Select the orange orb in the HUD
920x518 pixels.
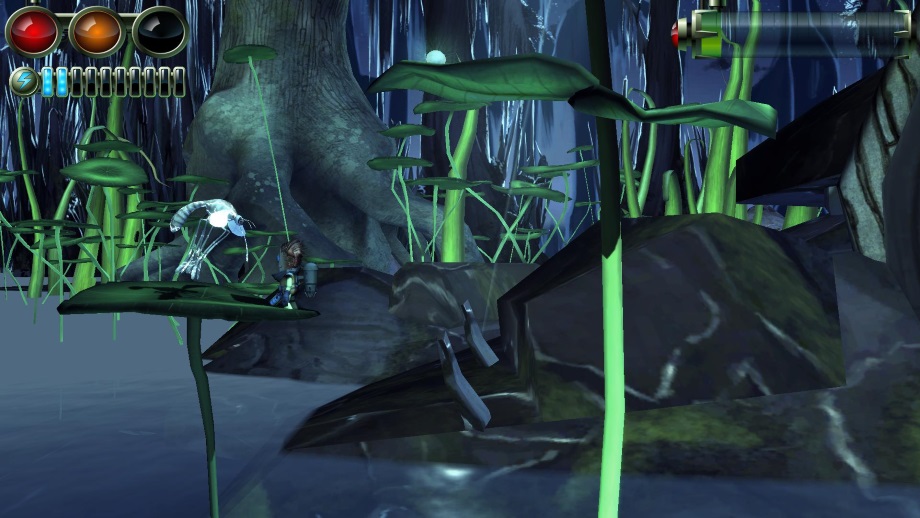(96, 31)
